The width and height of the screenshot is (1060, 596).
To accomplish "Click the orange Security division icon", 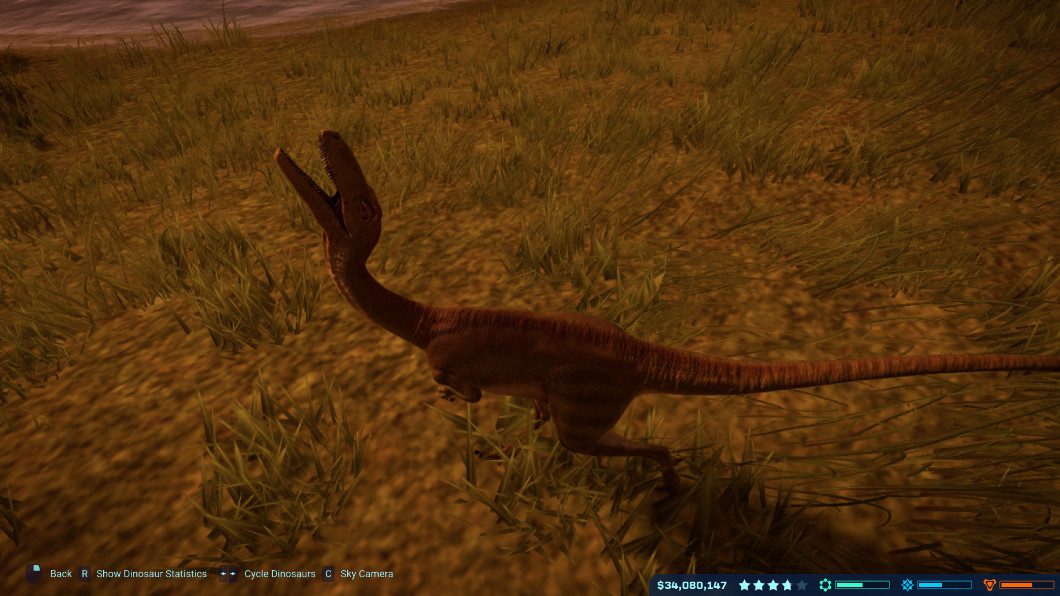I will pos(990,585).
